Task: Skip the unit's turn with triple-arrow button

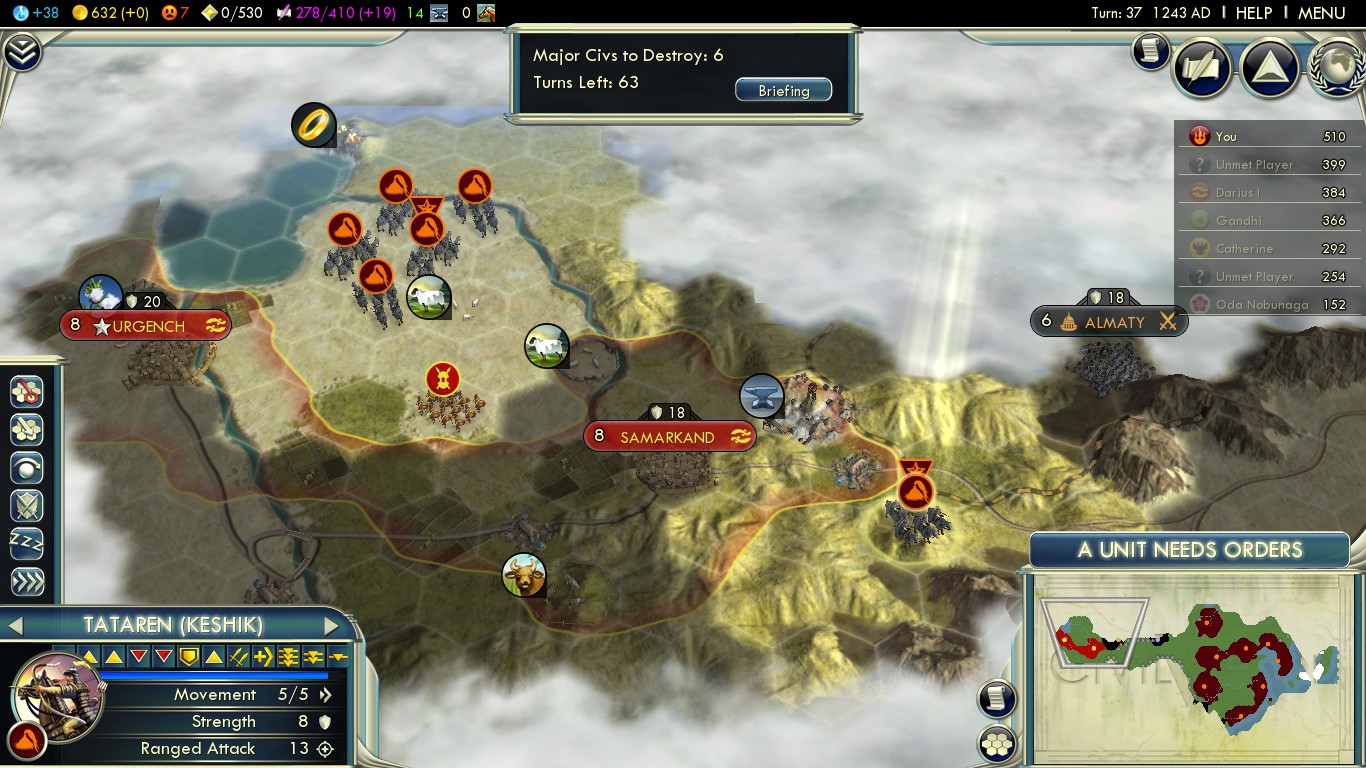Action: [x=27, y=582]
